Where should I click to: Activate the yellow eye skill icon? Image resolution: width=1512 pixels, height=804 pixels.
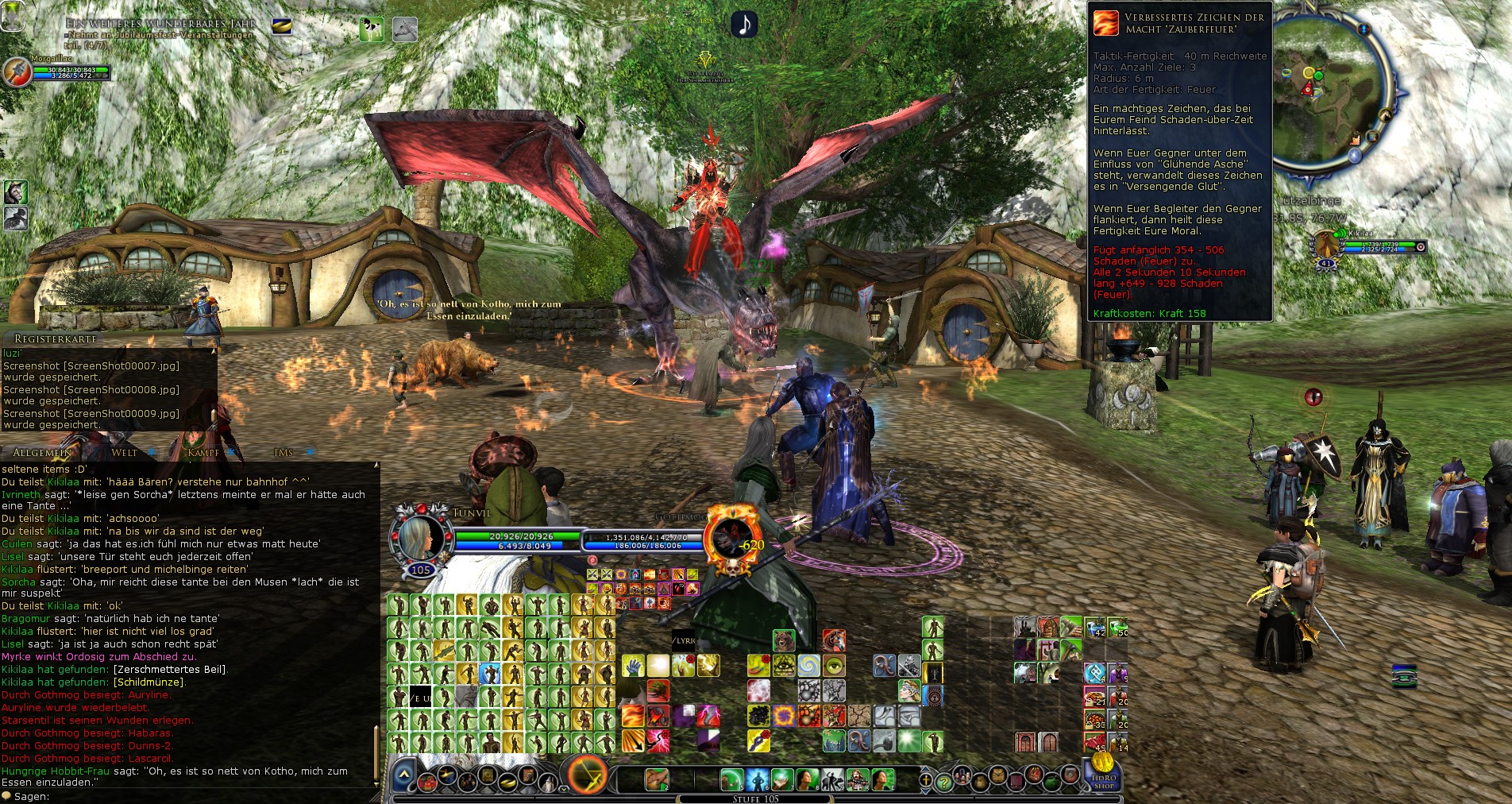(833, 665)
